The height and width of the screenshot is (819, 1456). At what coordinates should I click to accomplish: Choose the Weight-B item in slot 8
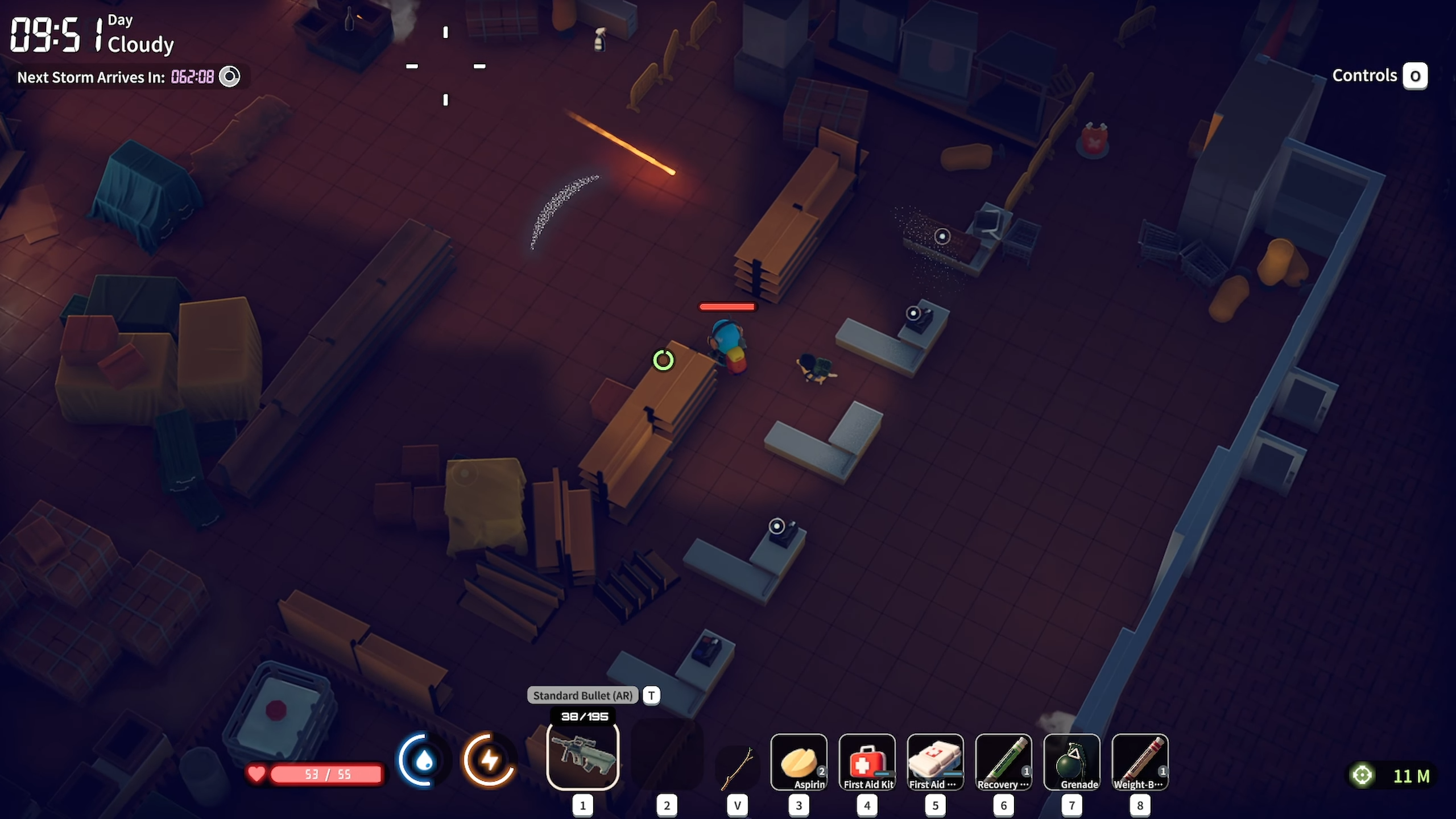click(1140, 762)
